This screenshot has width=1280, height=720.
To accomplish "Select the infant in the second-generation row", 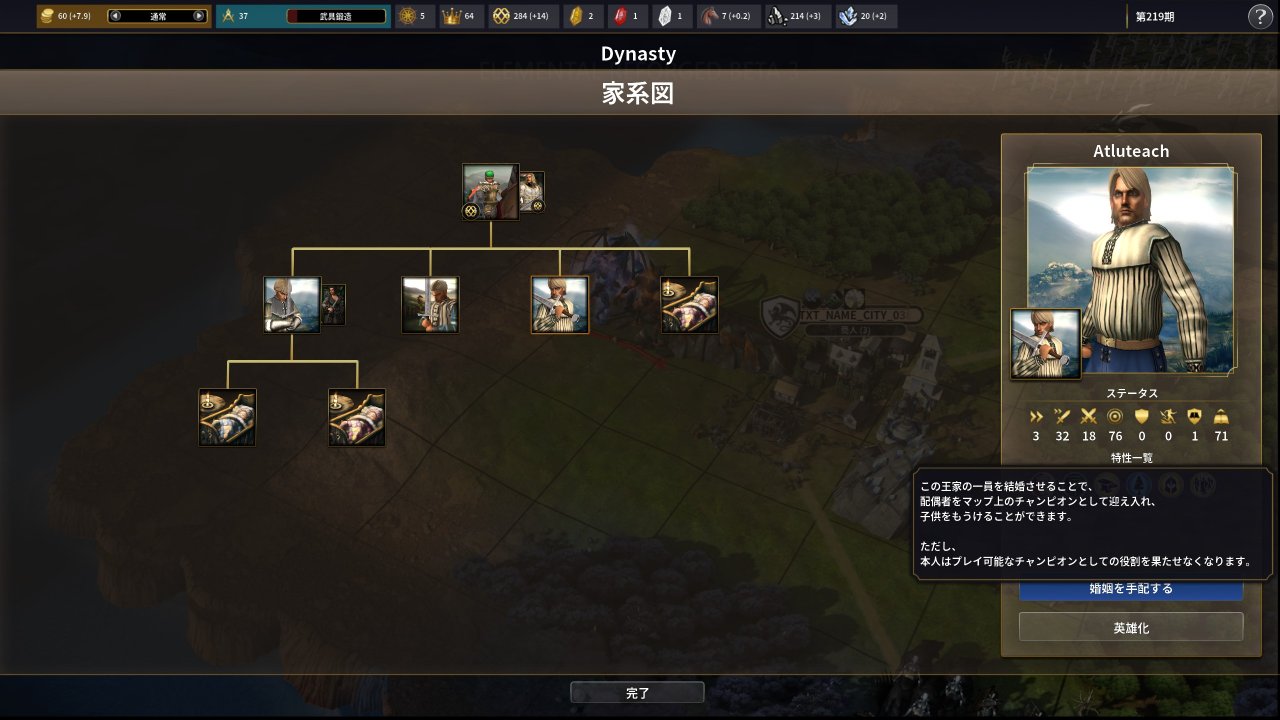I will (x=689, y=305).
